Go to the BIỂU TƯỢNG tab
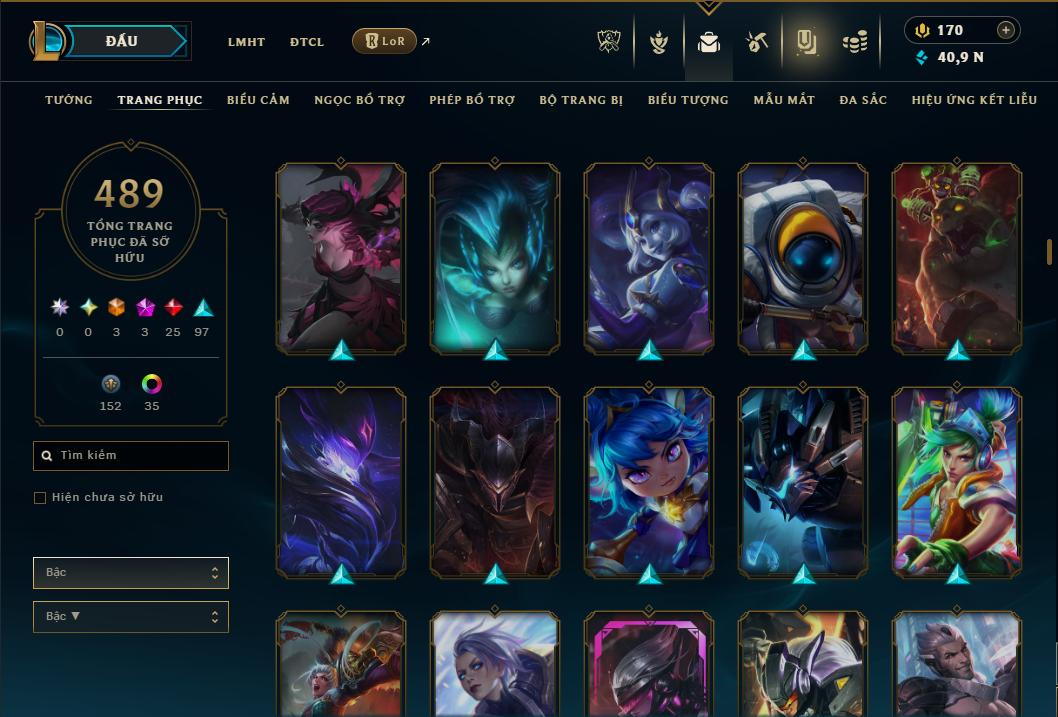 point(688,100)
